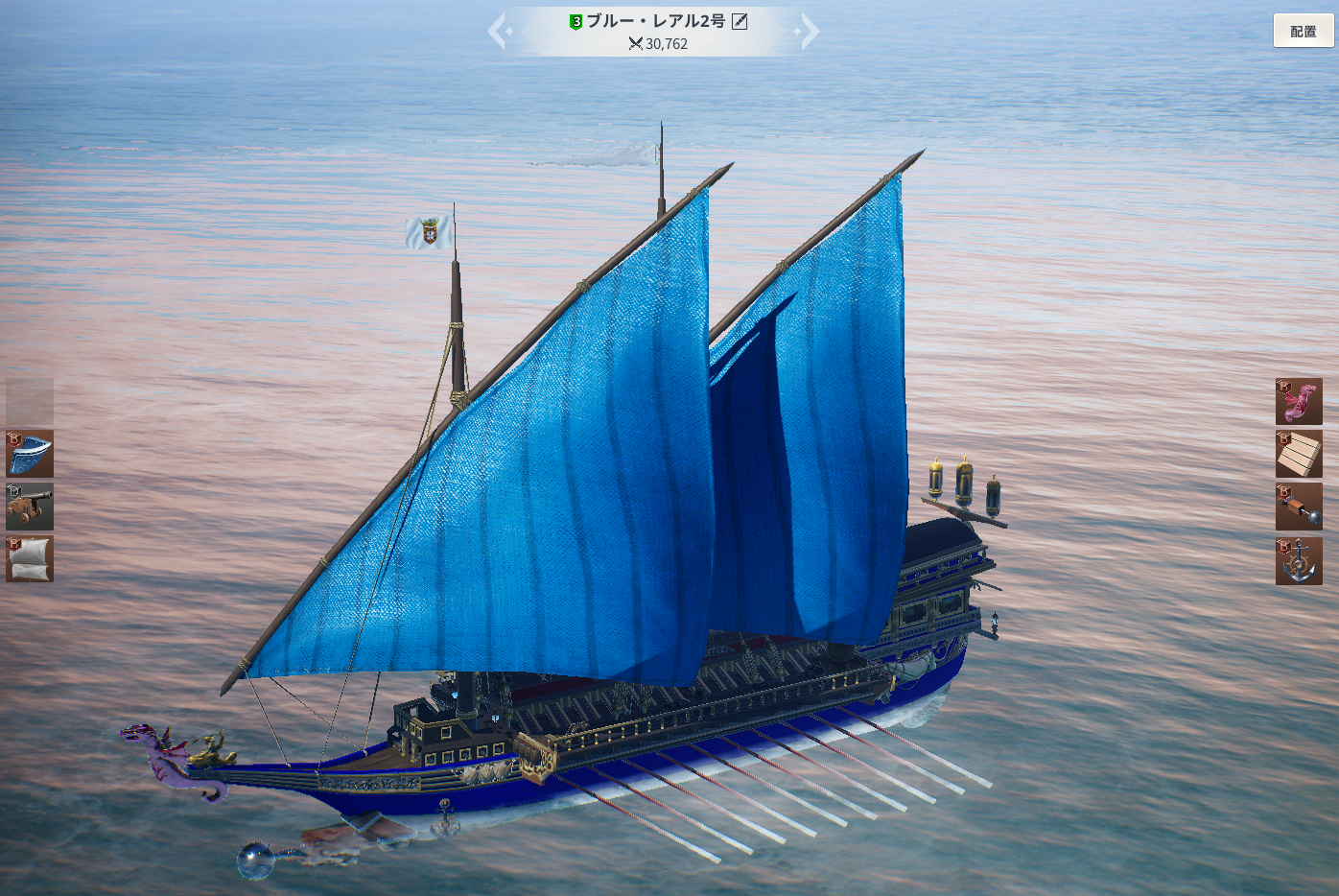Open the wooden plank equipment slot
This screenshot has width=1339, height=896.
tap(1299, 454)
